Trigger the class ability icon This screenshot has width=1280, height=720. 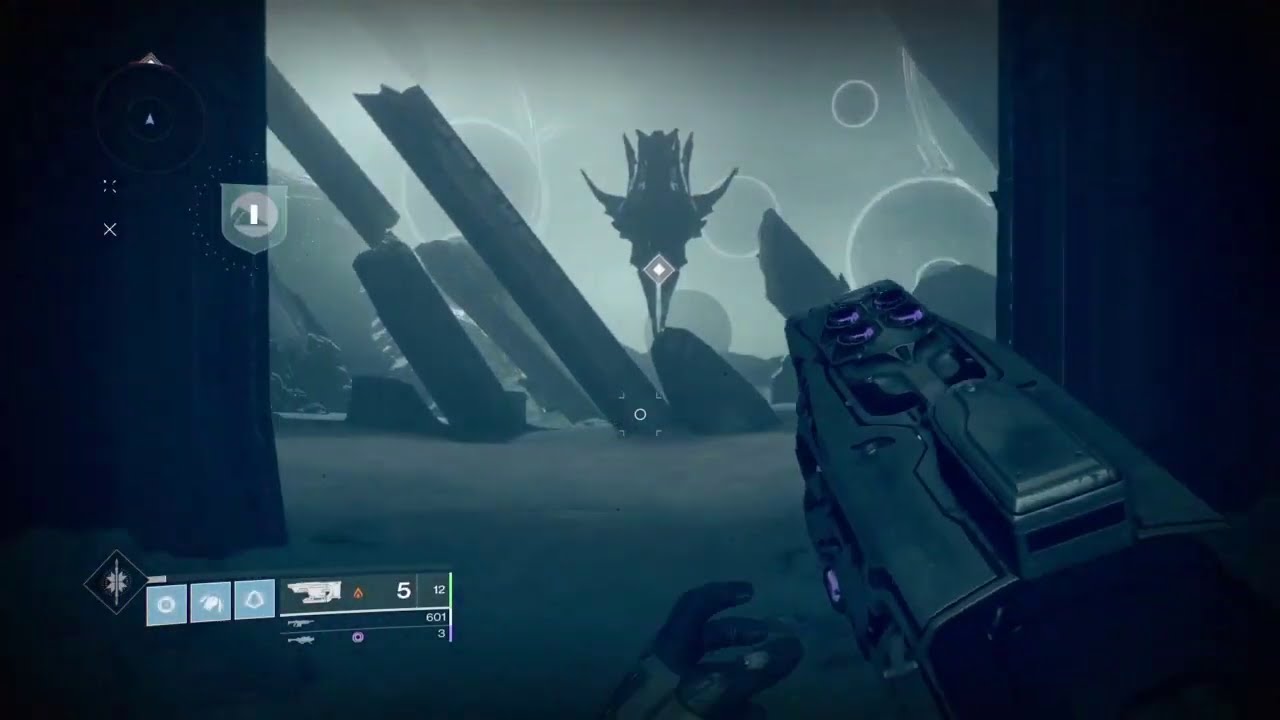255,600
